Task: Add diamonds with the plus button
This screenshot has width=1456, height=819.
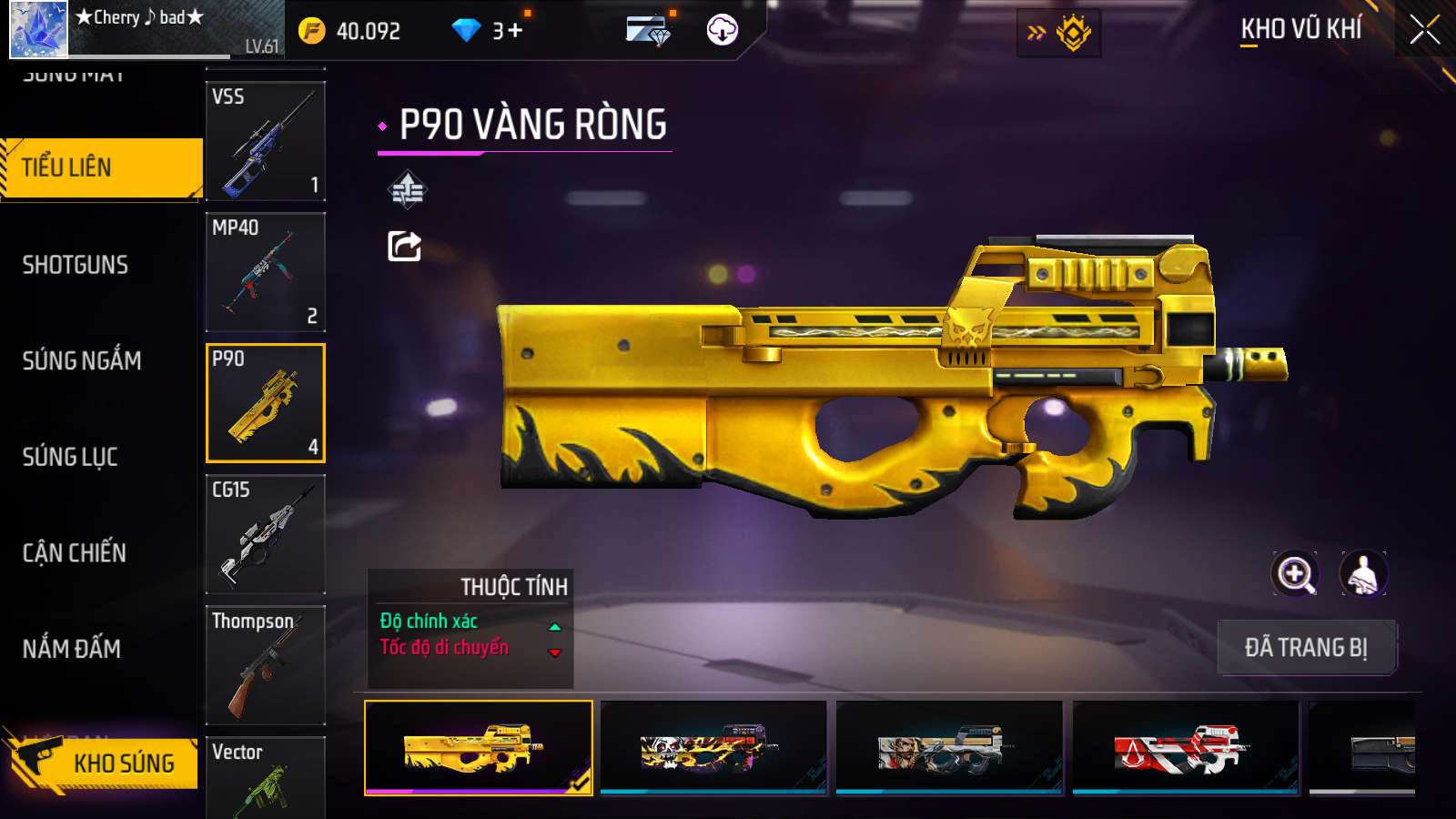Action: pyautogui.click(x=515, y=31)
